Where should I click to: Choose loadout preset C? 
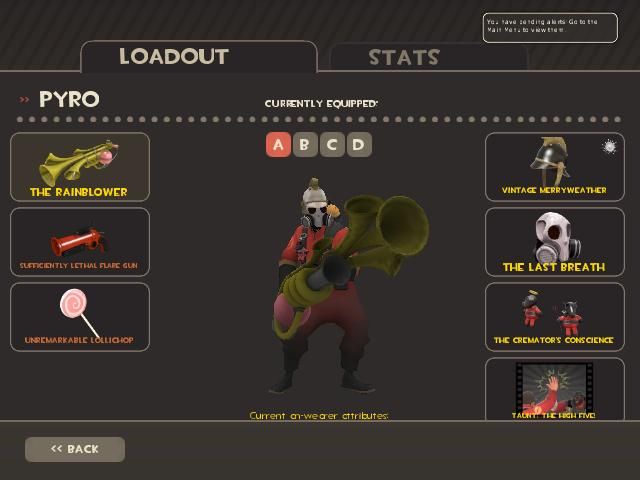(x=331, y=145)
